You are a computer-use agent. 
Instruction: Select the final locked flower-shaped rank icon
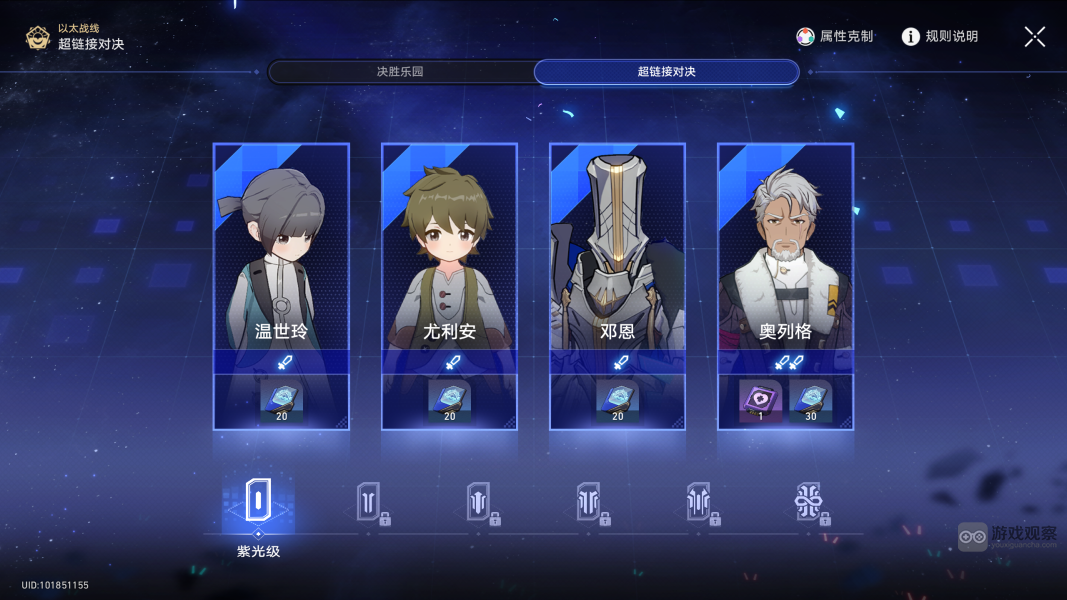click(809, 502)
